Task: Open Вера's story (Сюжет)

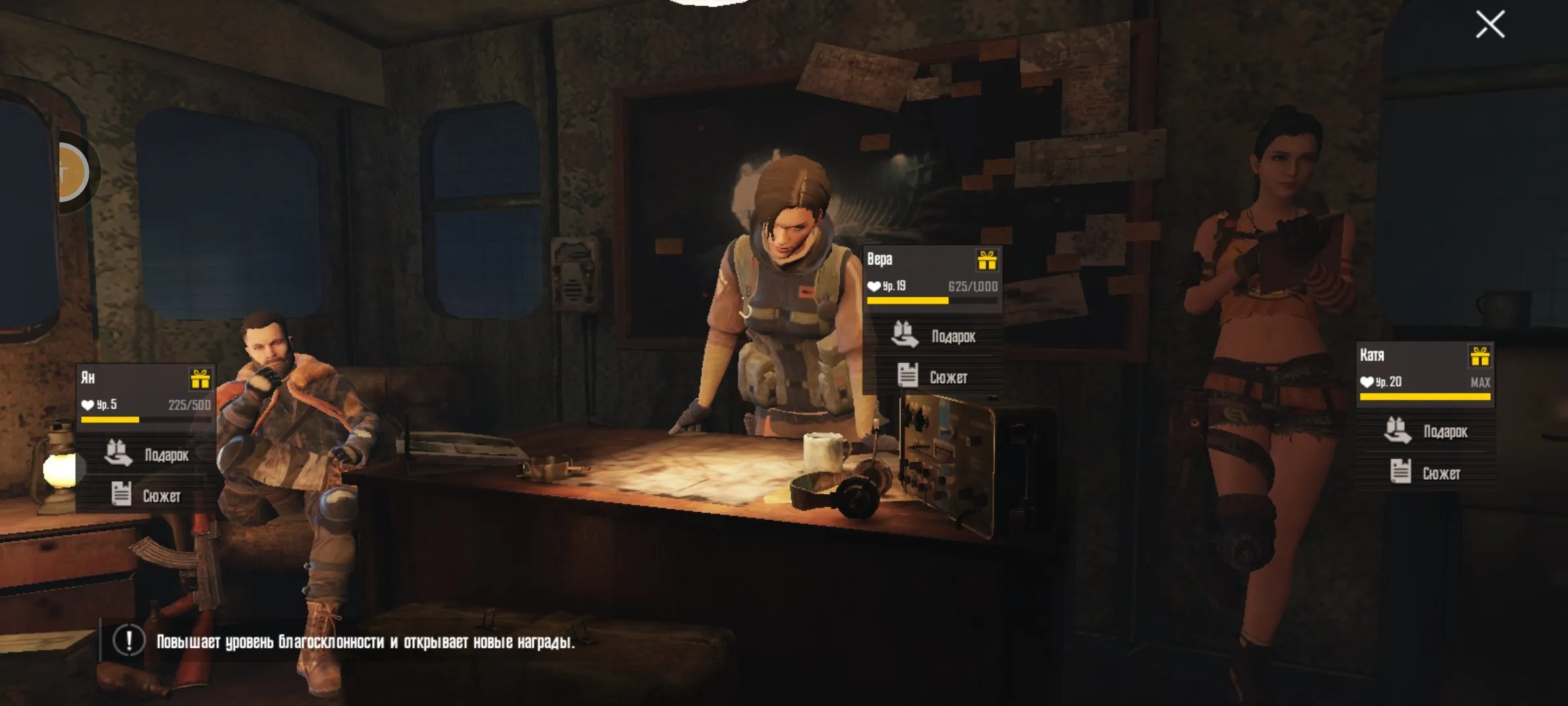Action: [934, 377]
